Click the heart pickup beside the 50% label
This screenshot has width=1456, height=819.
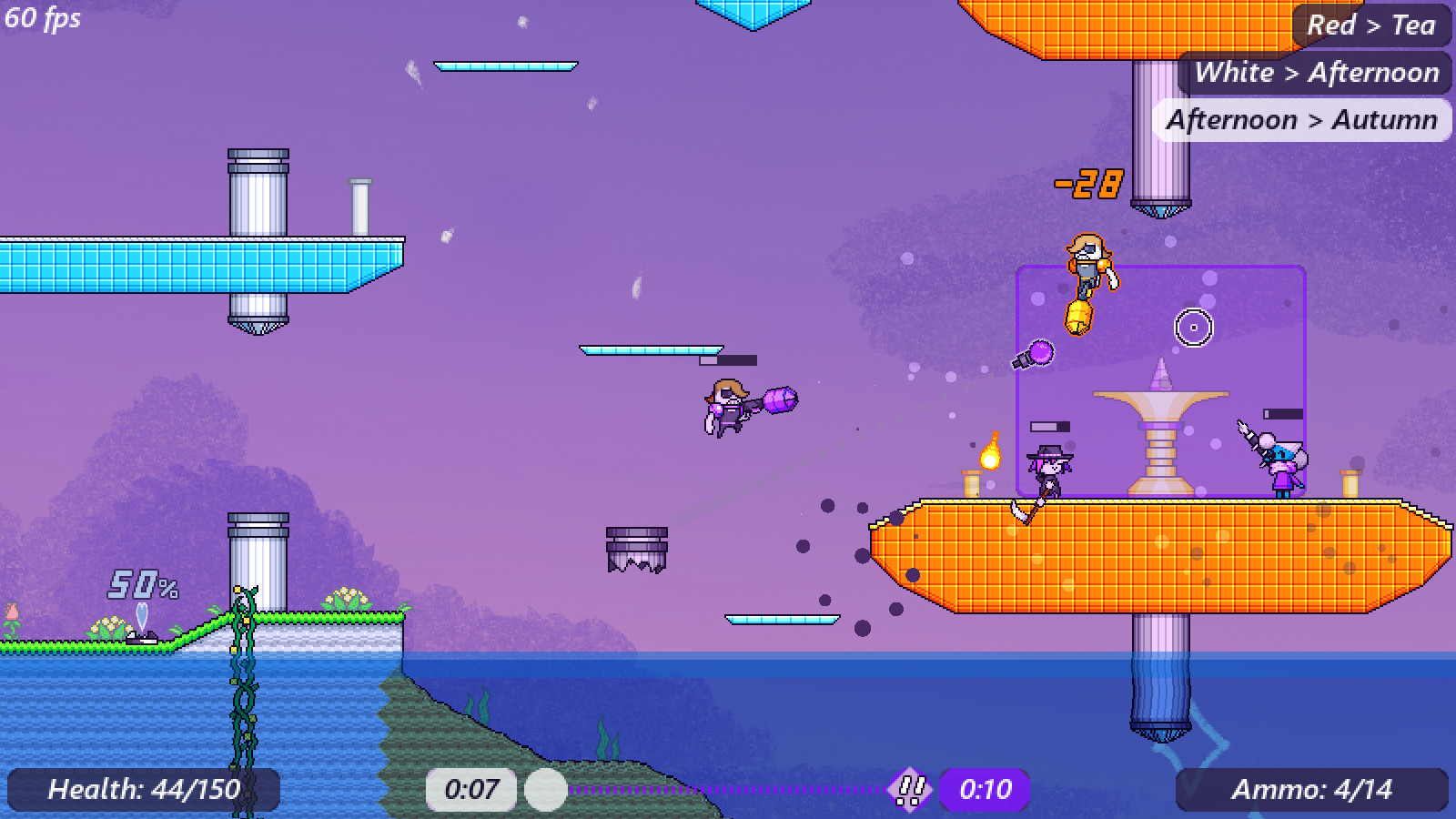tap(141, 615)
